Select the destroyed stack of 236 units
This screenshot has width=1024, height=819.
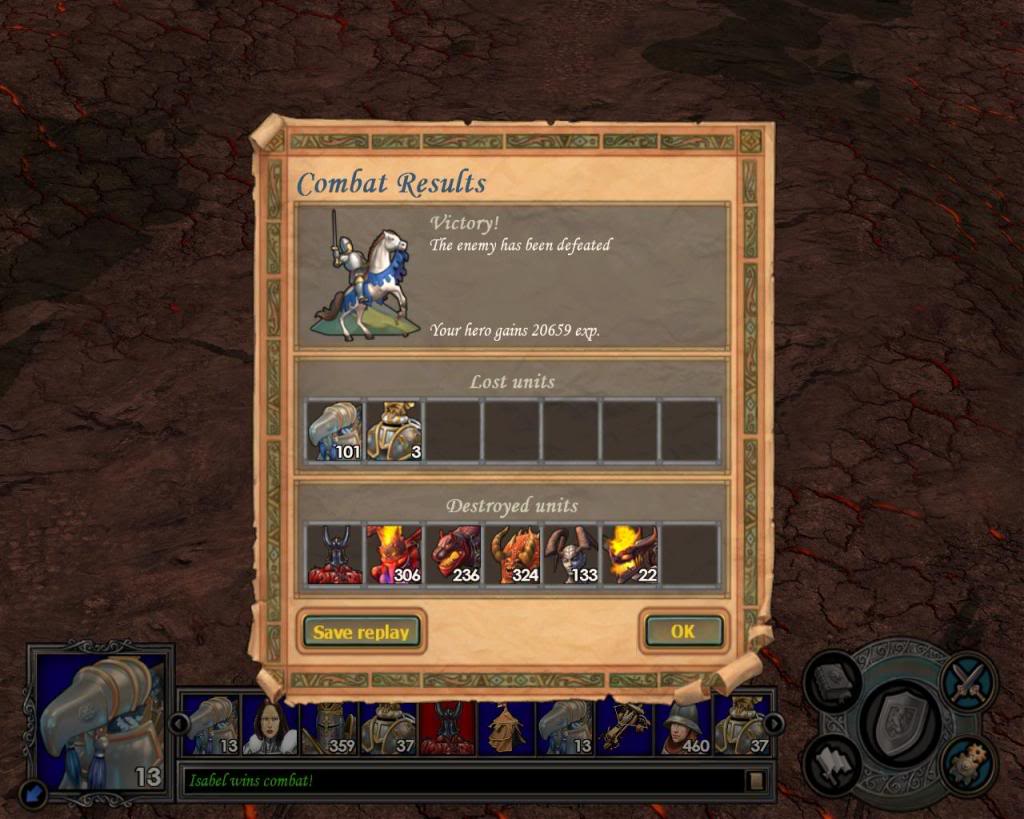click(454, 555)
